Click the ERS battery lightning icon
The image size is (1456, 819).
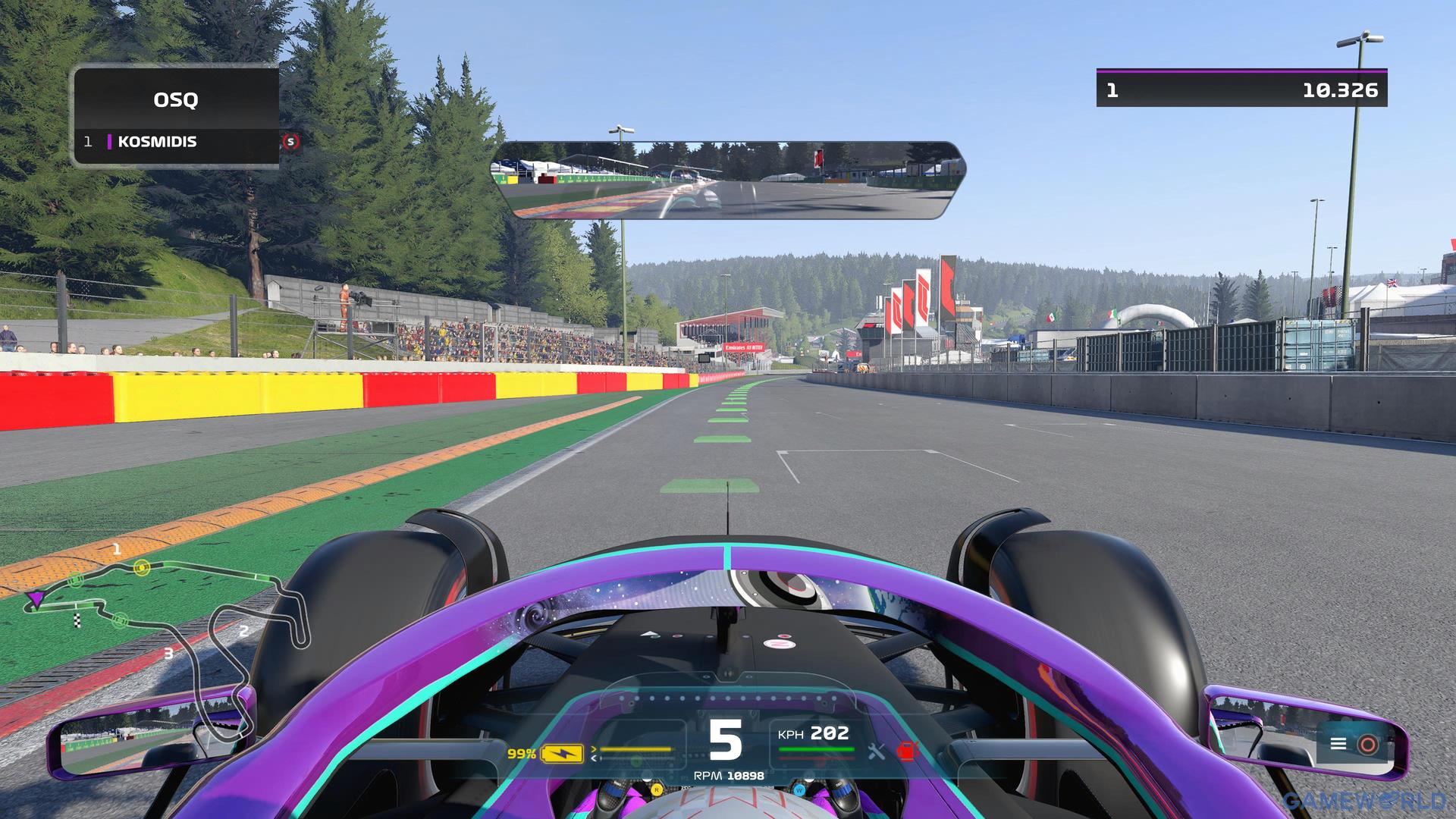(x=562, y=754)
